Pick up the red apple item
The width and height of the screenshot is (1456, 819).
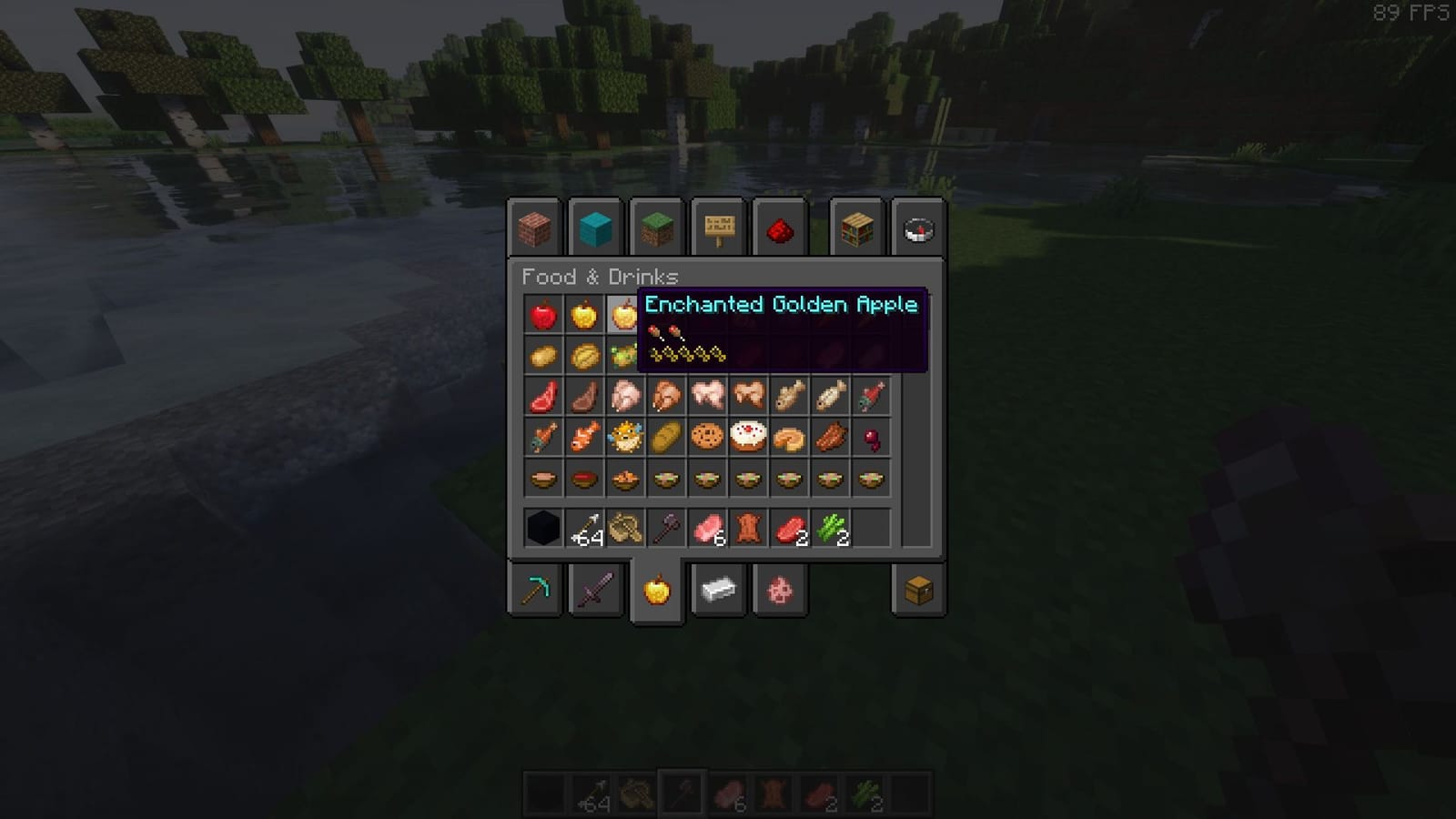543,314
